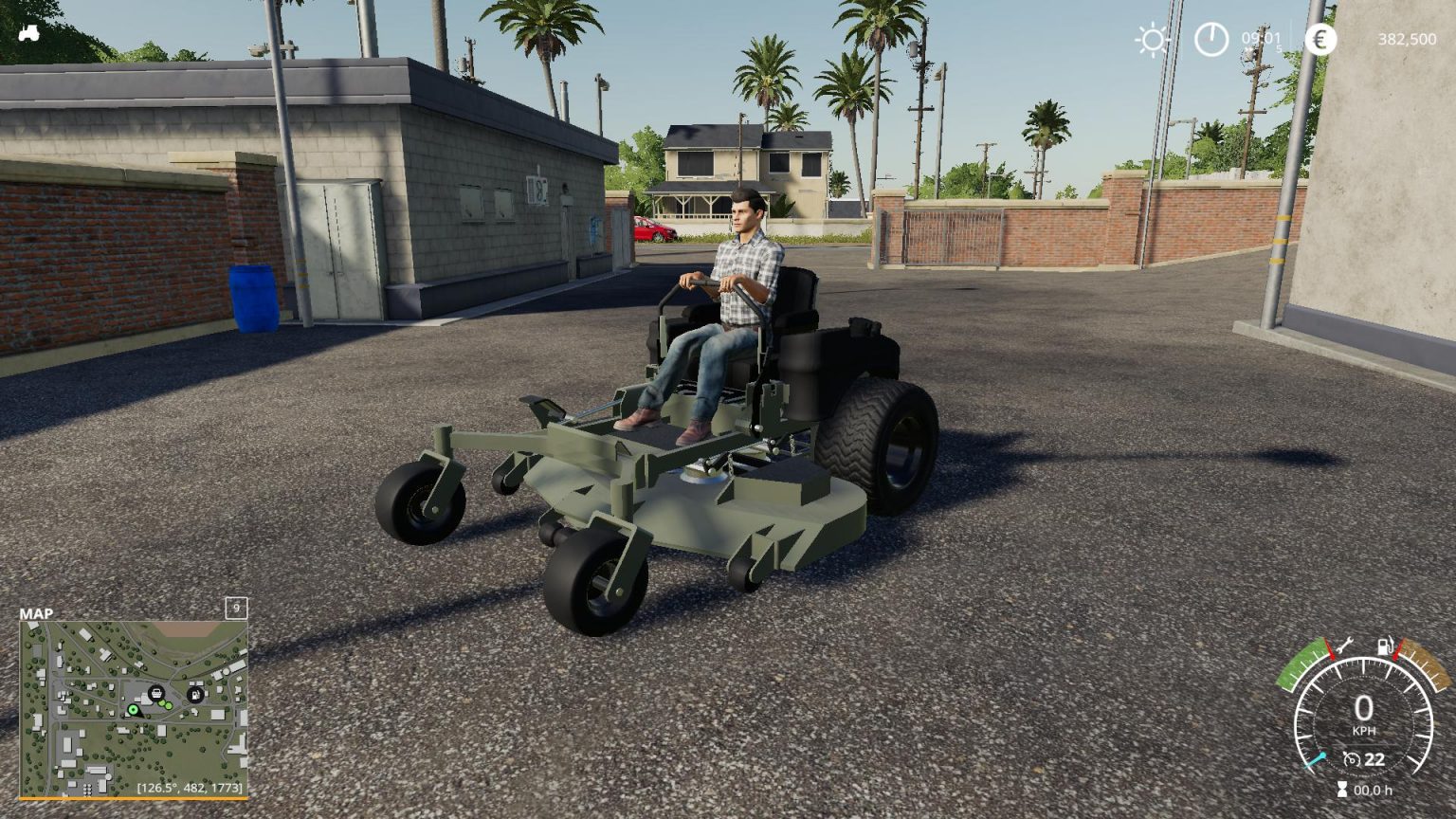Select the MAP label tab
Screen dimensions: 1456x819
click(39, 614)
